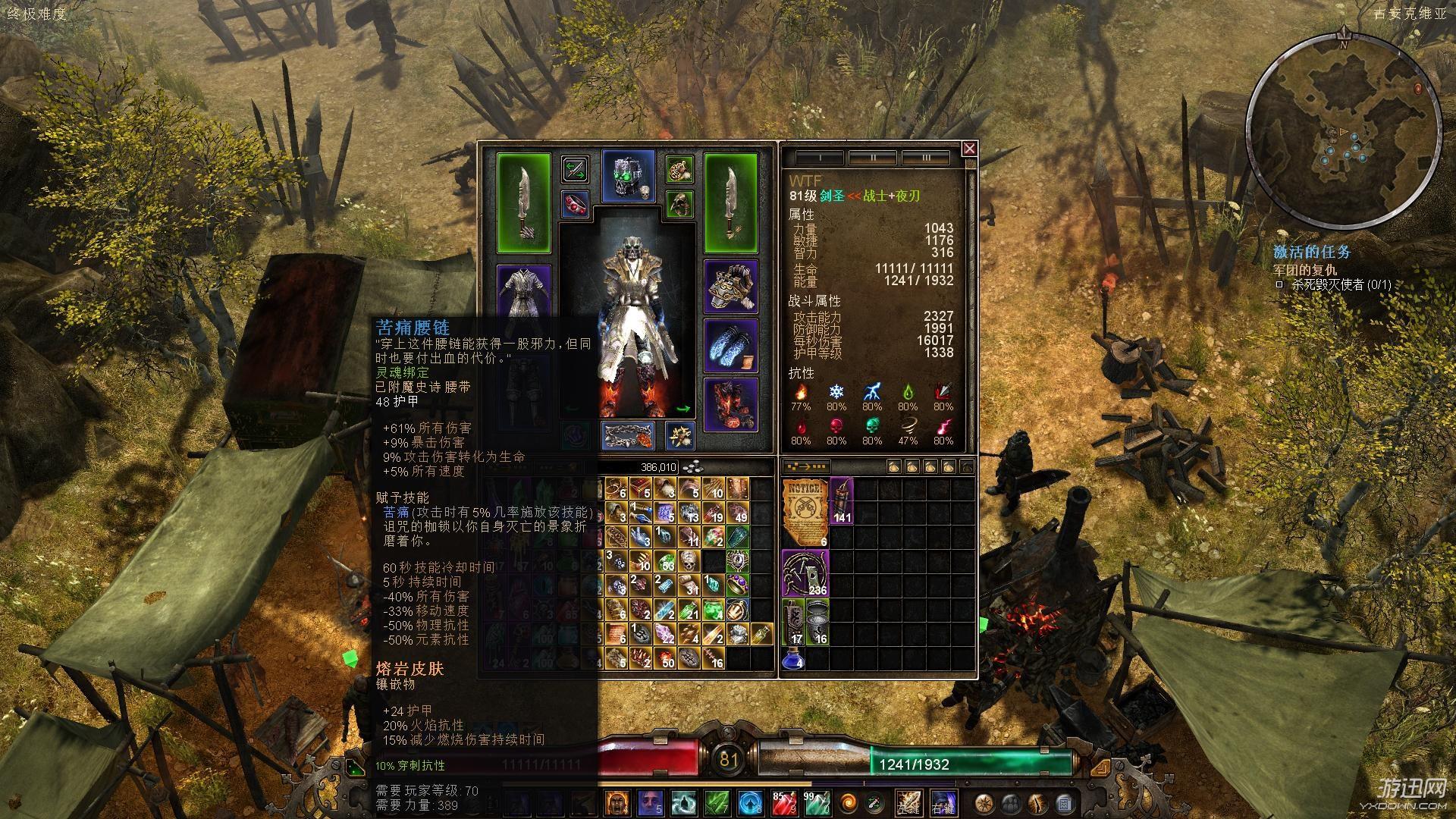
Task: Activate the screaming face skill
Action: point(617,802)
